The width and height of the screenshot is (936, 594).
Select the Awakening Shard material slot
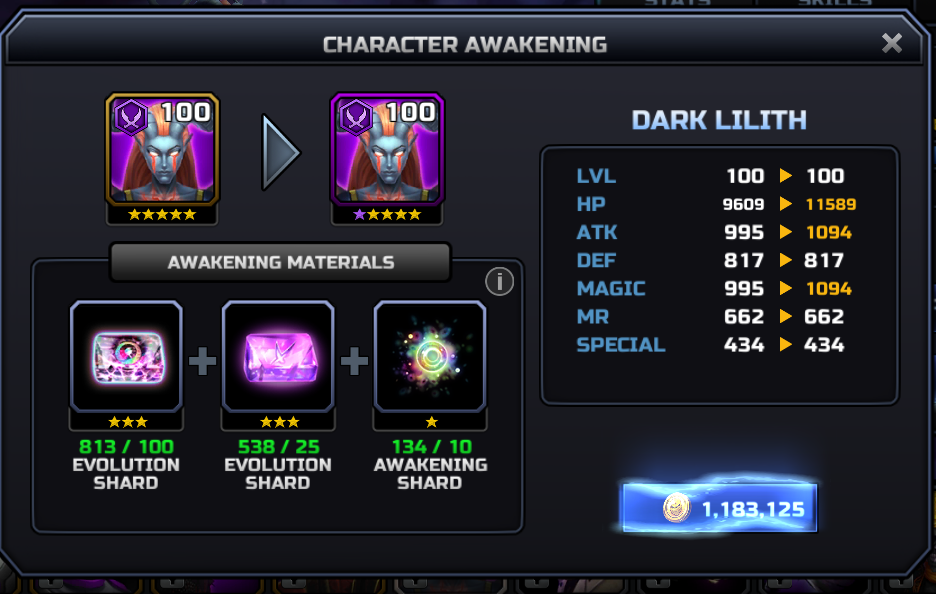(430, 356)
